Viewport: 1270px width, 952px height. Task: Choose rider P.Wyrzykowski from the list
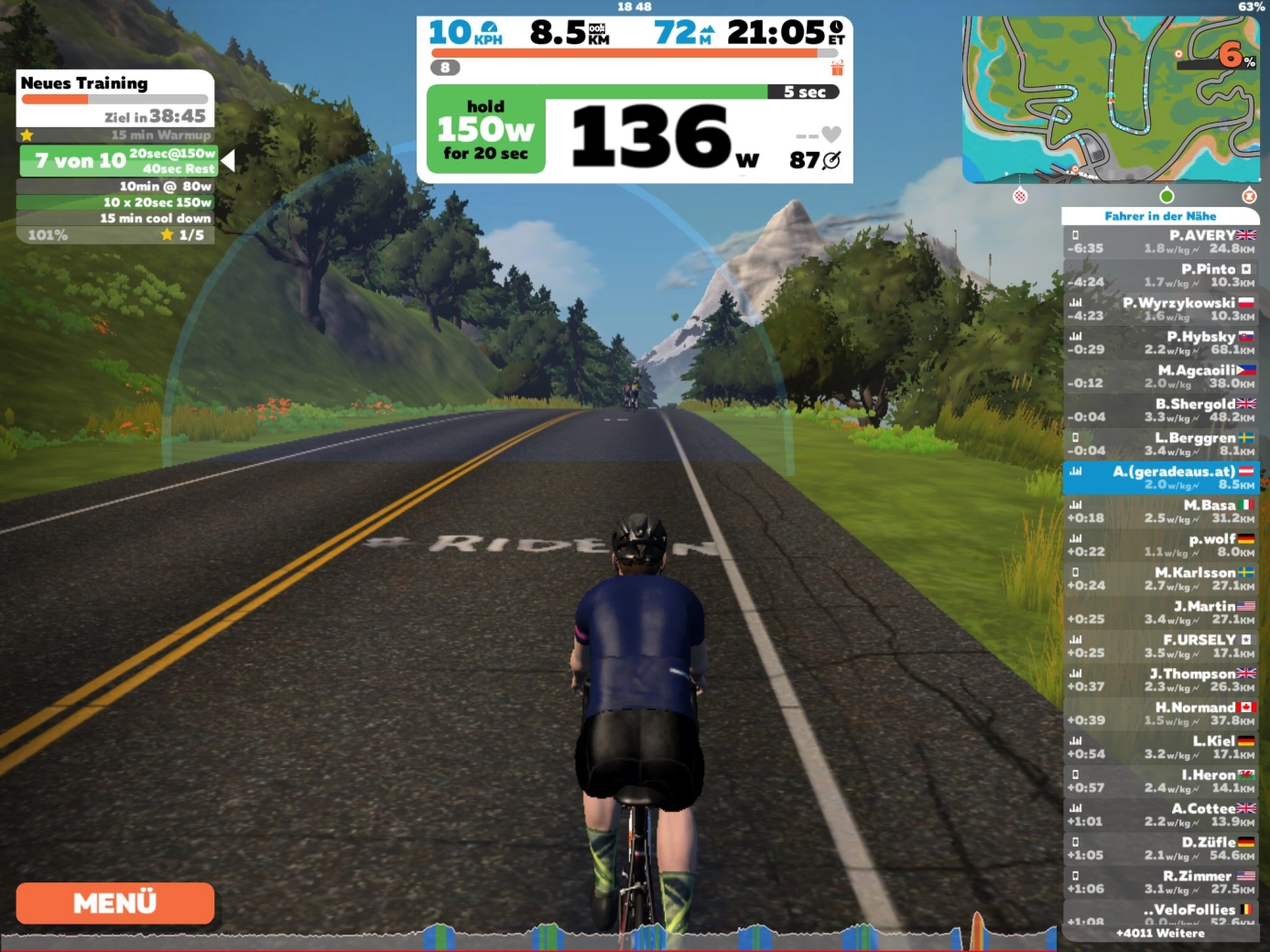[1160, 309]
